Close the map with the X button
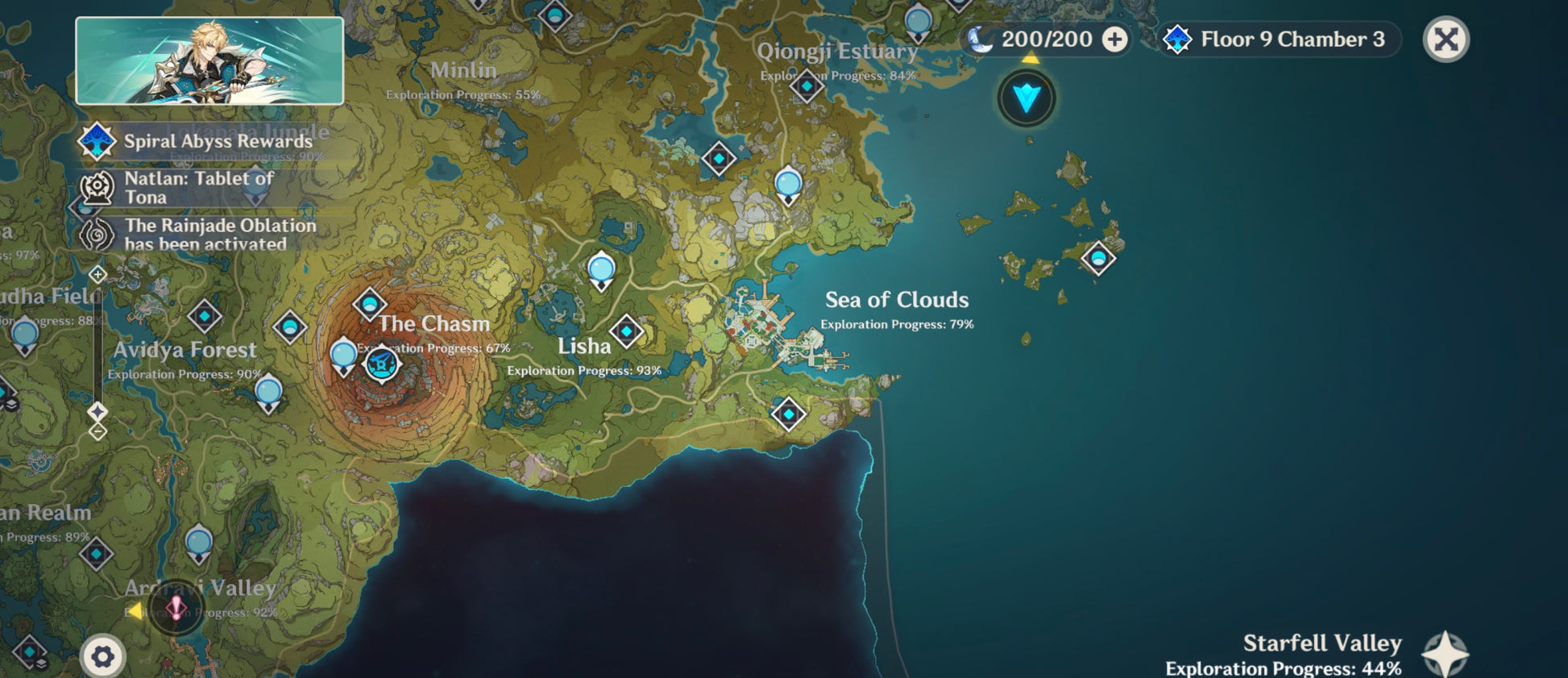The height and width of the screenshot is (678, 1568). (1446, 40)
